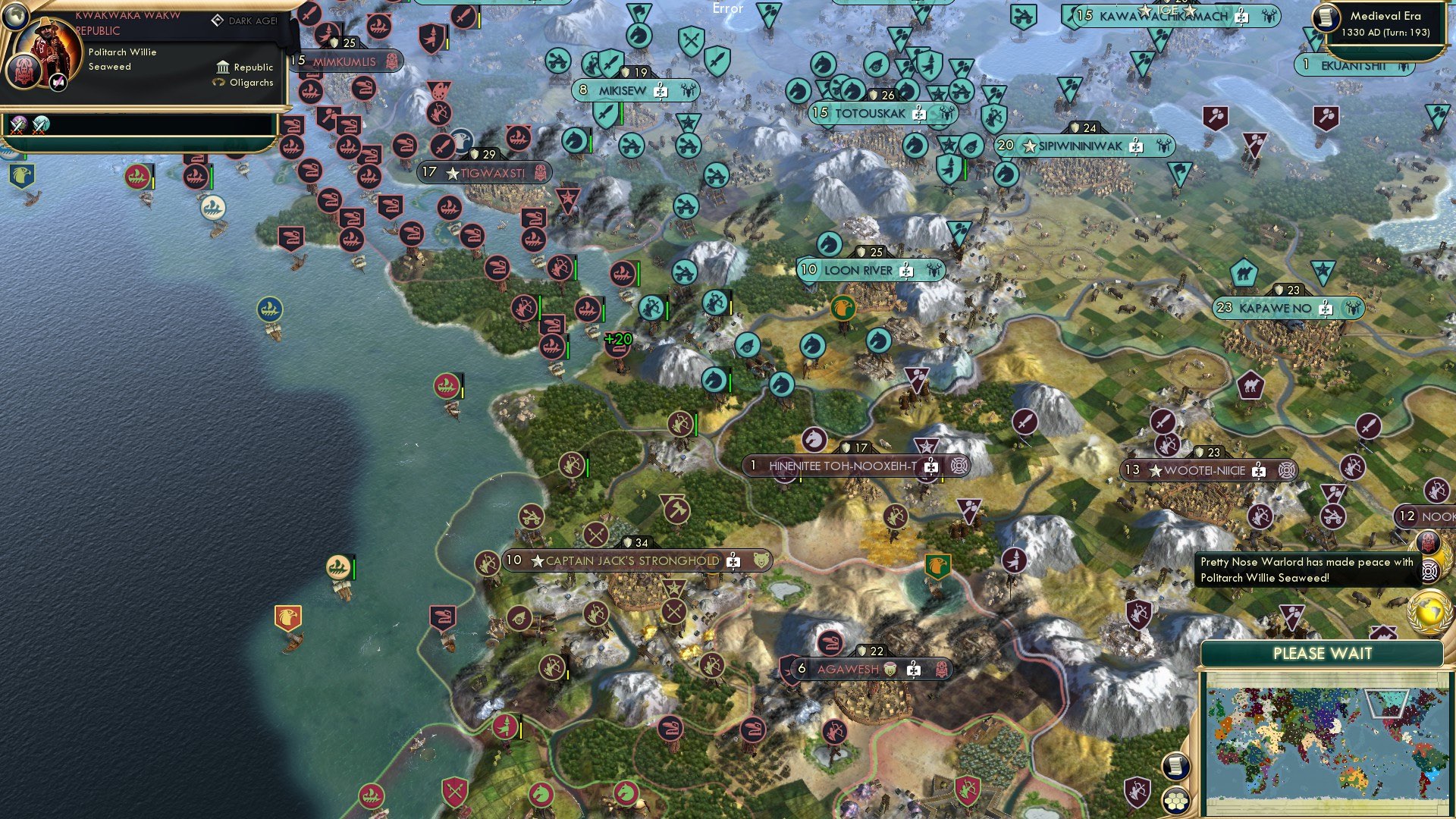This screenshot has width=1456, height=819.
Task: Open diplomacy with the top-left globe button
Action: pos(16,17)
